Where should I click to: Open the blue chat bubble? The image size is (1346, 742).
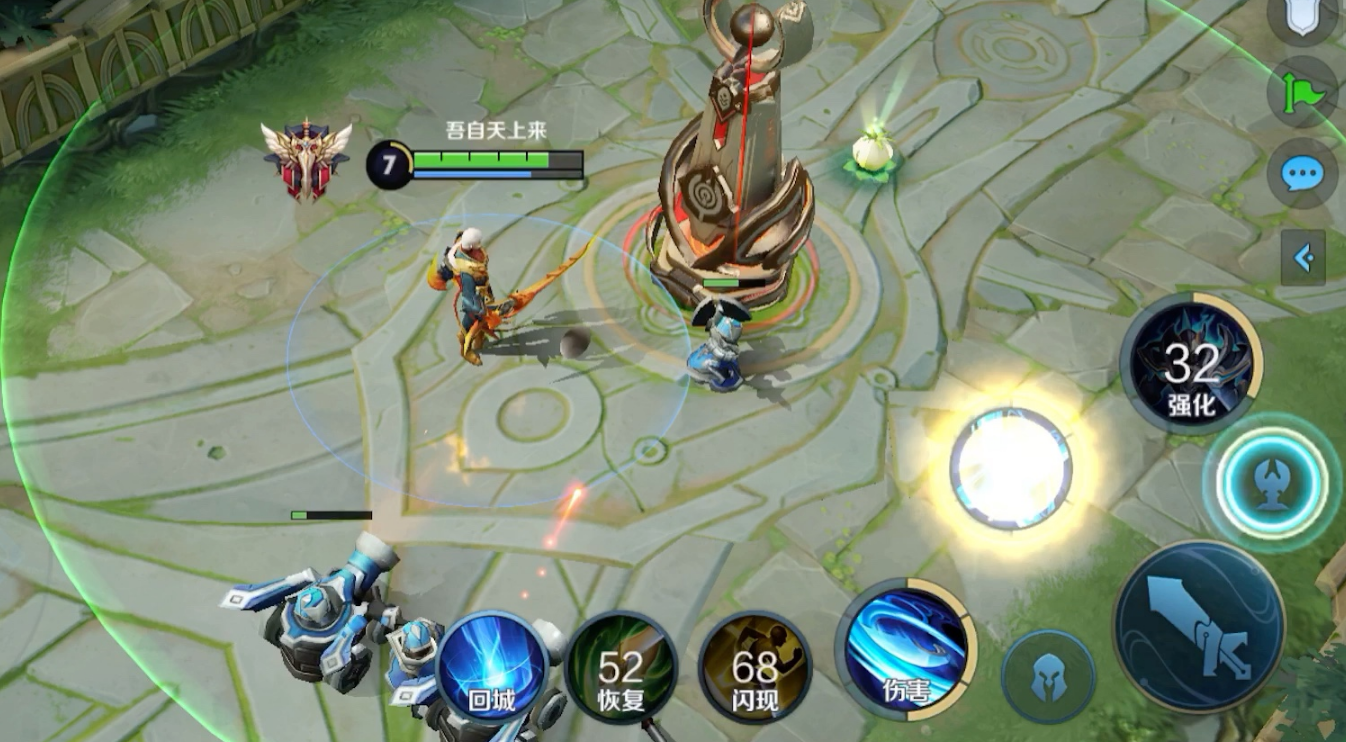pyautogui.click(x=1302, y=175)
